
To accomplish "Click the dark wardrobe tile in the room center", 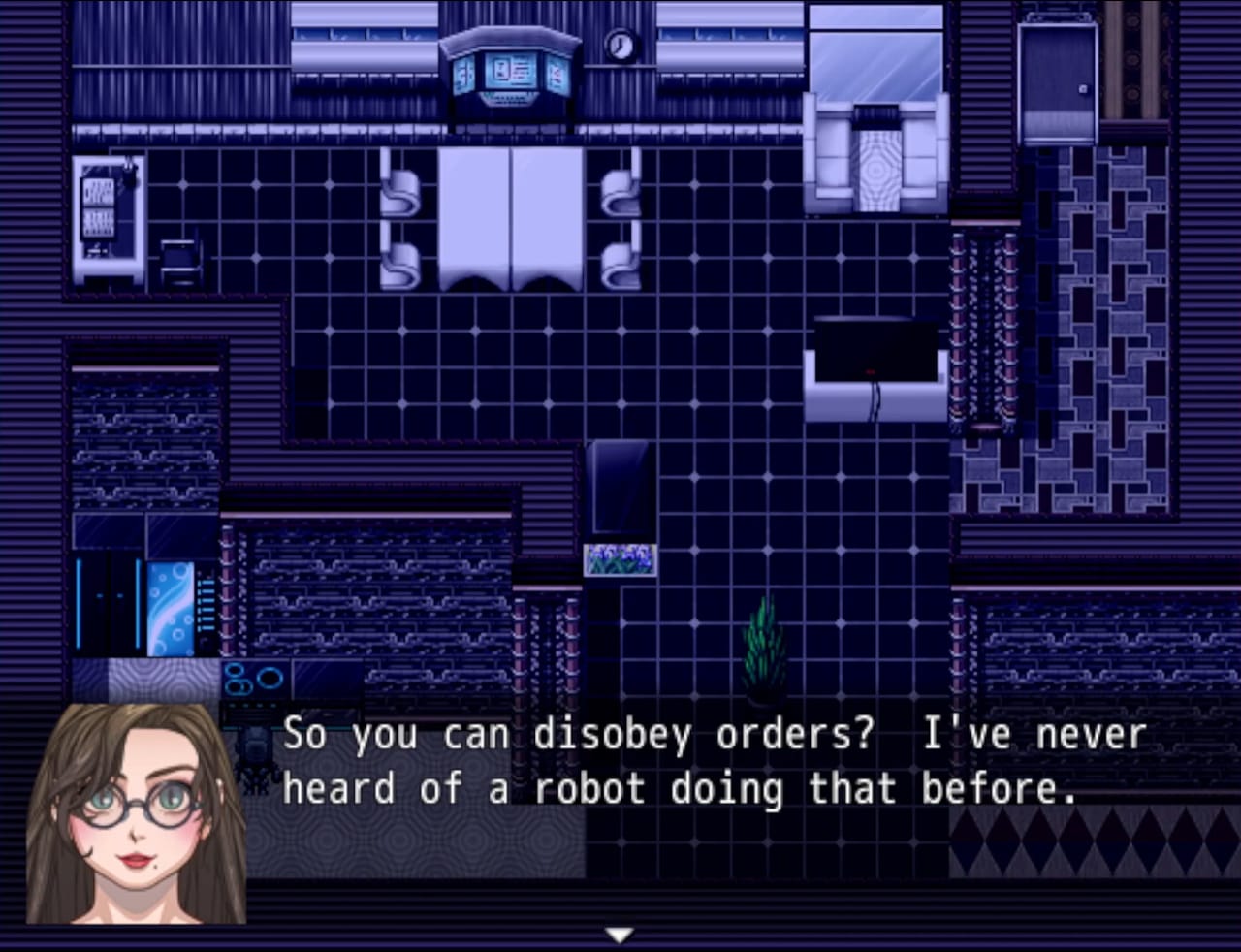I will pos(620,485).
